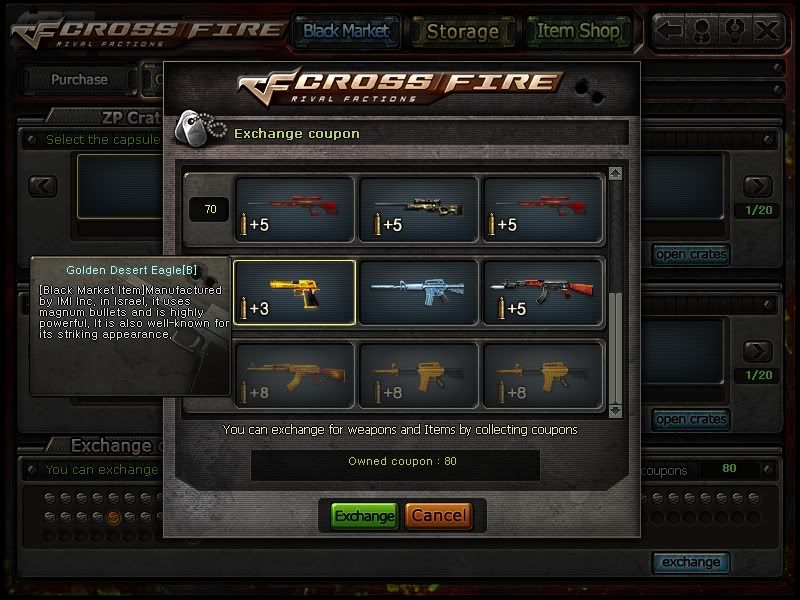
Task: Switch to the Storage tab
Action: coord(462,31)
